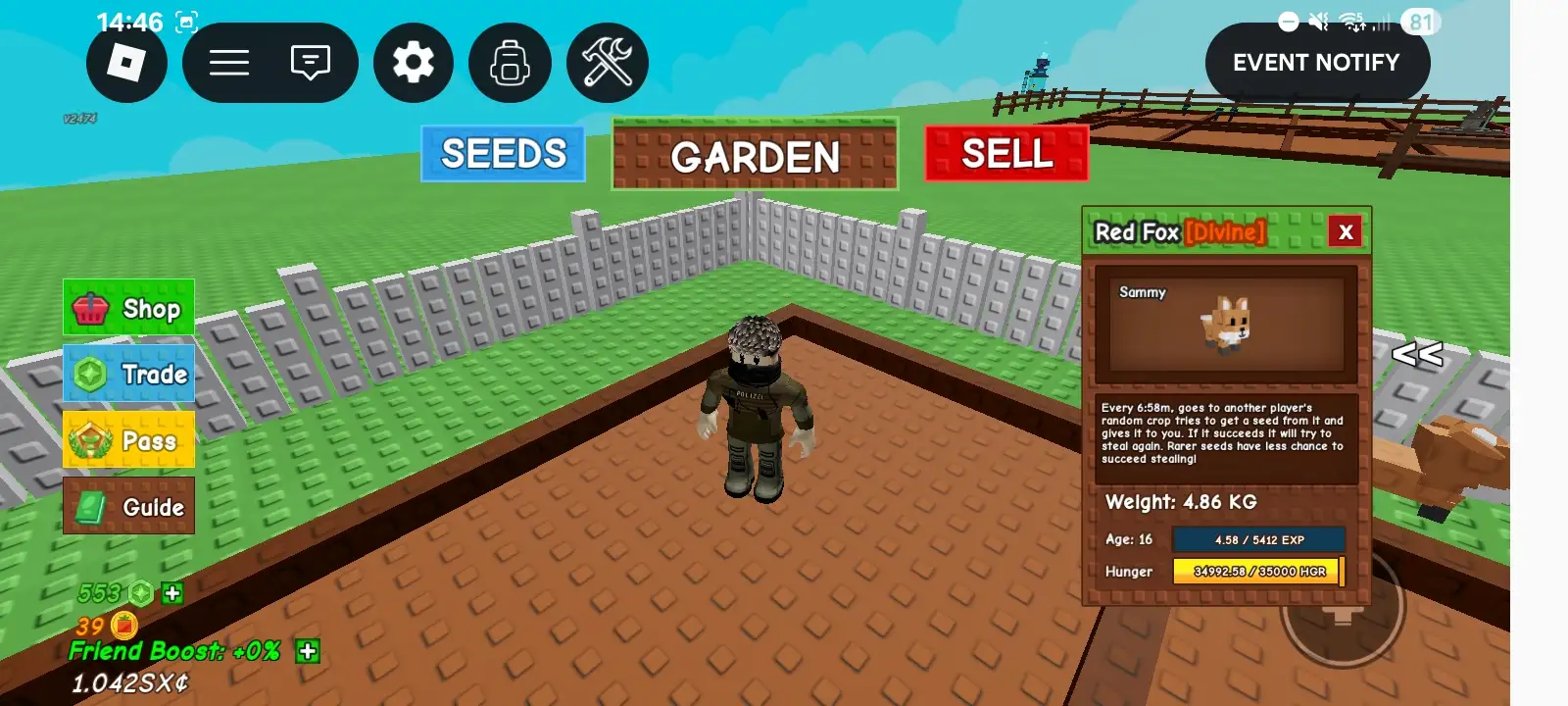The width and height of the screenshot is (1568, 706).
Task: Close the Red Fox pet panel
Action: (x=1346, y=231)
